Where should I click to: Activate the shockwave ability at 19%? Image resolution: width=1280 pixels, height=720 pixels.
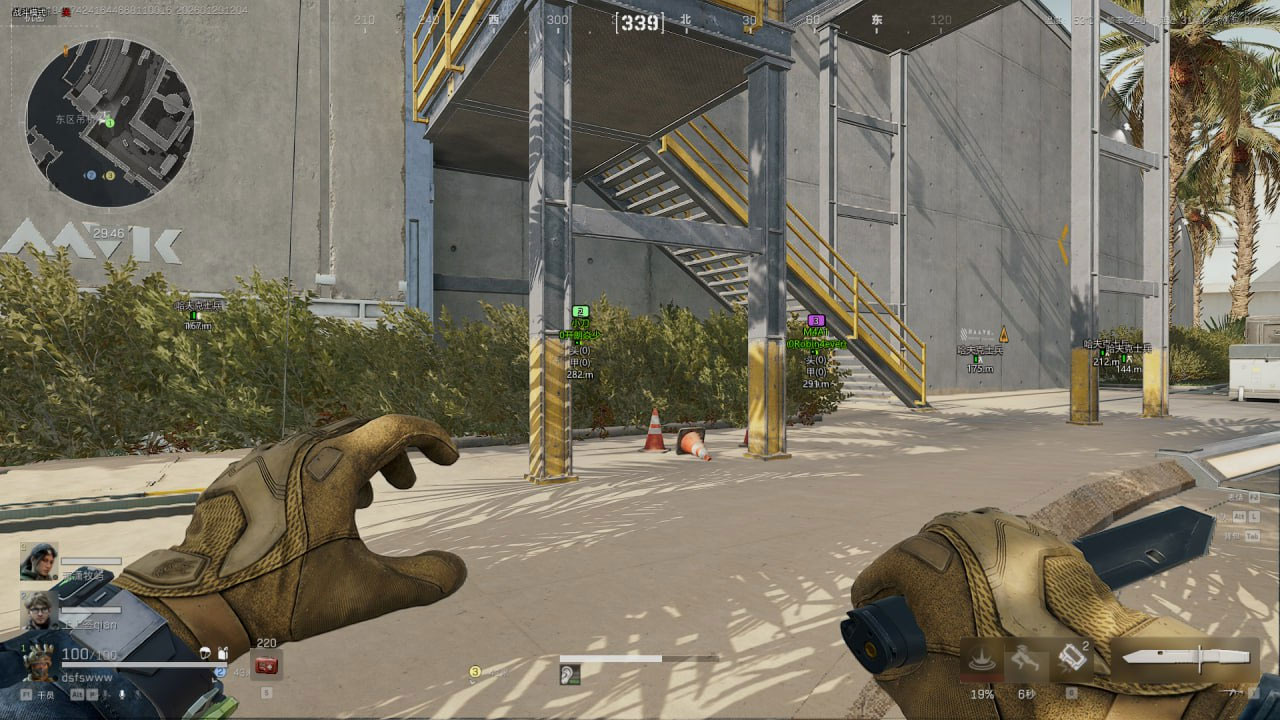coord(982,658)
